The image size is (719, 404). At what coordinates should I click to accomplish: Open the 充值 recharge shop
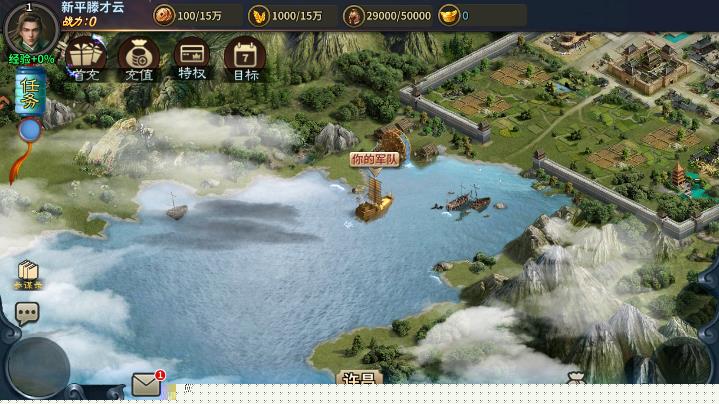tap(139, 58)
